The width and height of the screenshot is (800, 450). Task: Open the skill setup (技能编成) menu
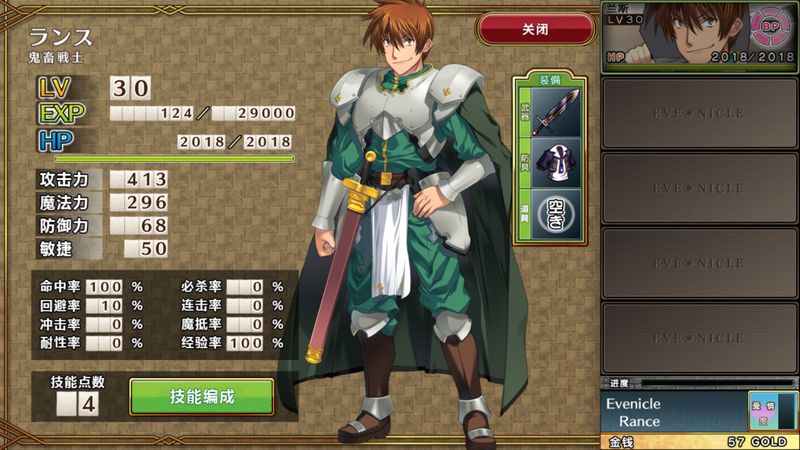point(202,397)
